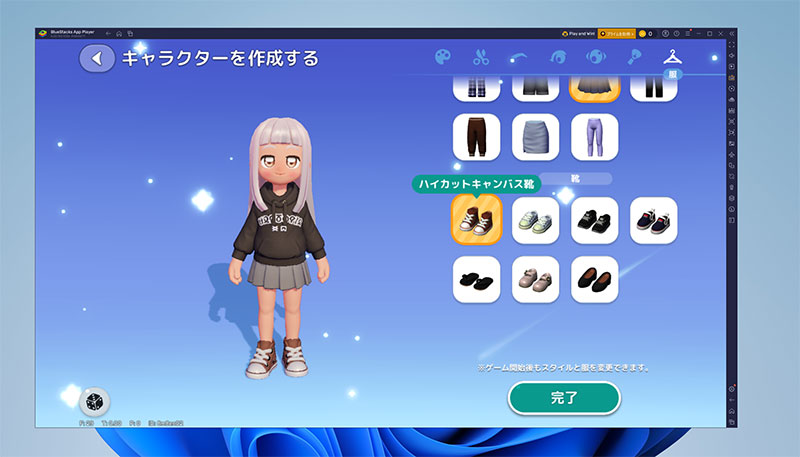Select the brown high-cut canvas shoes
This screenshot has width=800, height=457.
(476, 221)
